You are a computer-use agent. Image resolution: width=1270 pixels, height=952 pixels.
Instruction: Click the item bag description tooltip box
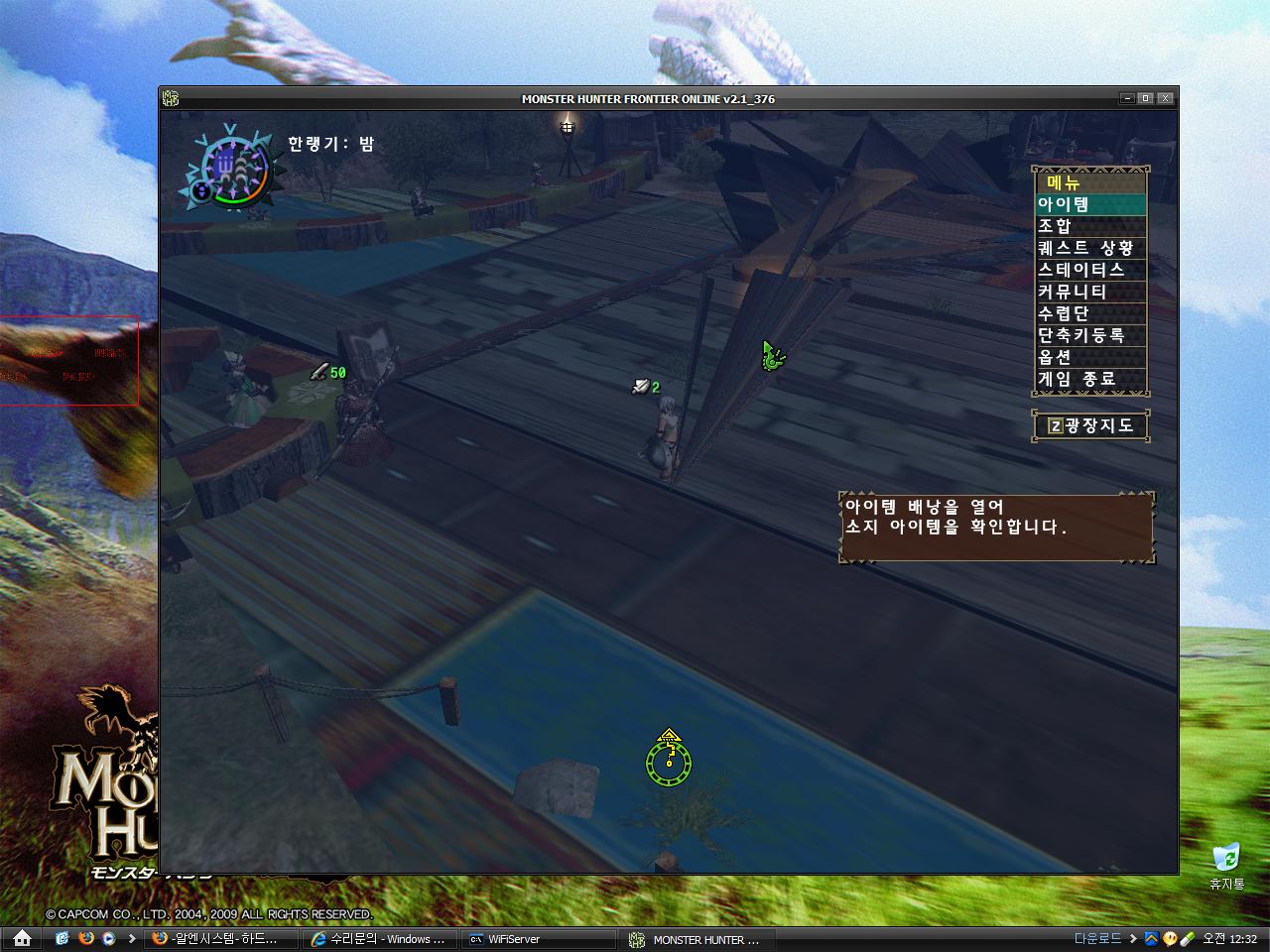pyautogui.click(x=995, y=527)
